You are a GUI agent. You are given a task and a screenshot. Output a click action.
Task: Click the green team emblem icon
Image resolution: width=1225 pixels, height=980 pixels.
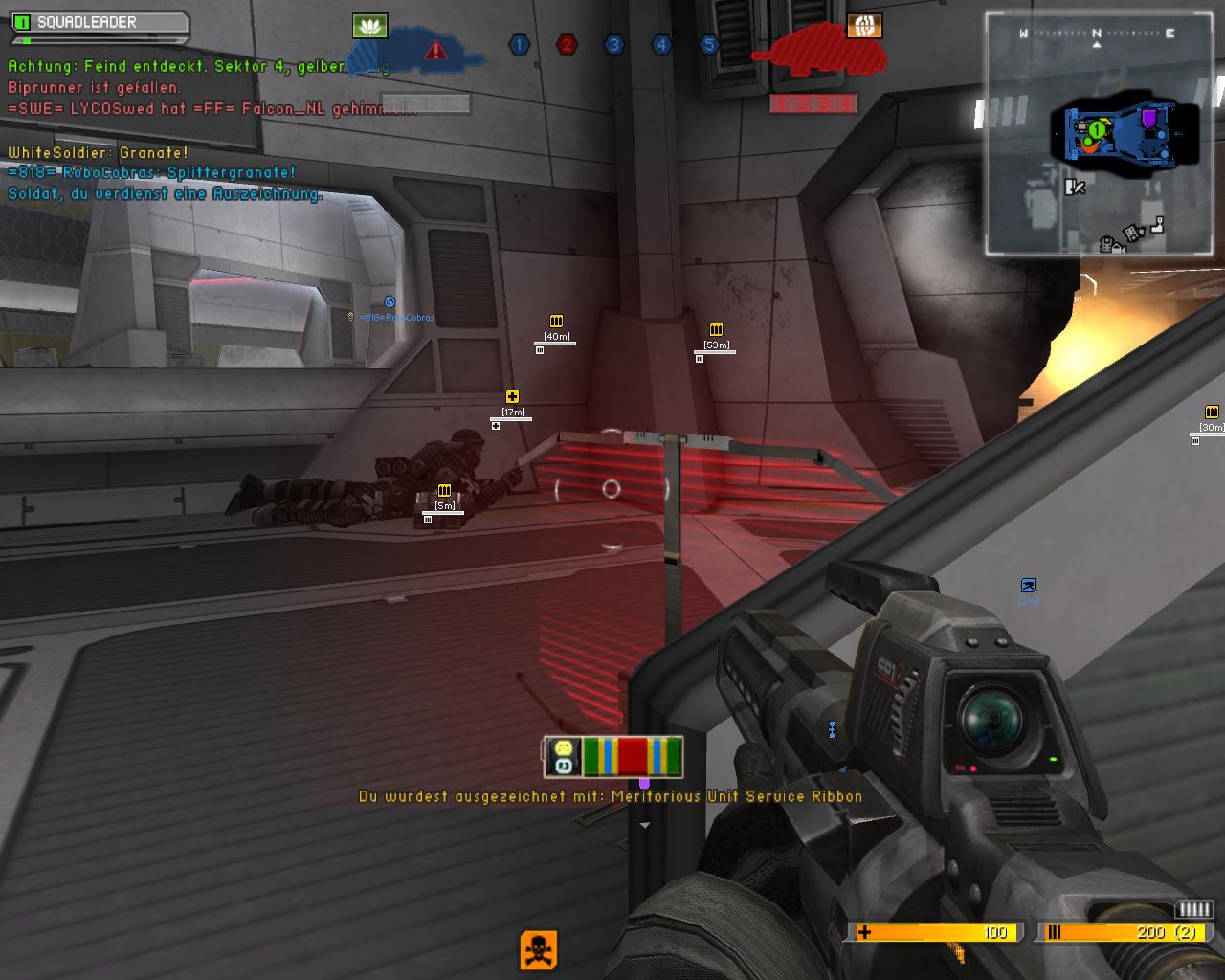369,26
